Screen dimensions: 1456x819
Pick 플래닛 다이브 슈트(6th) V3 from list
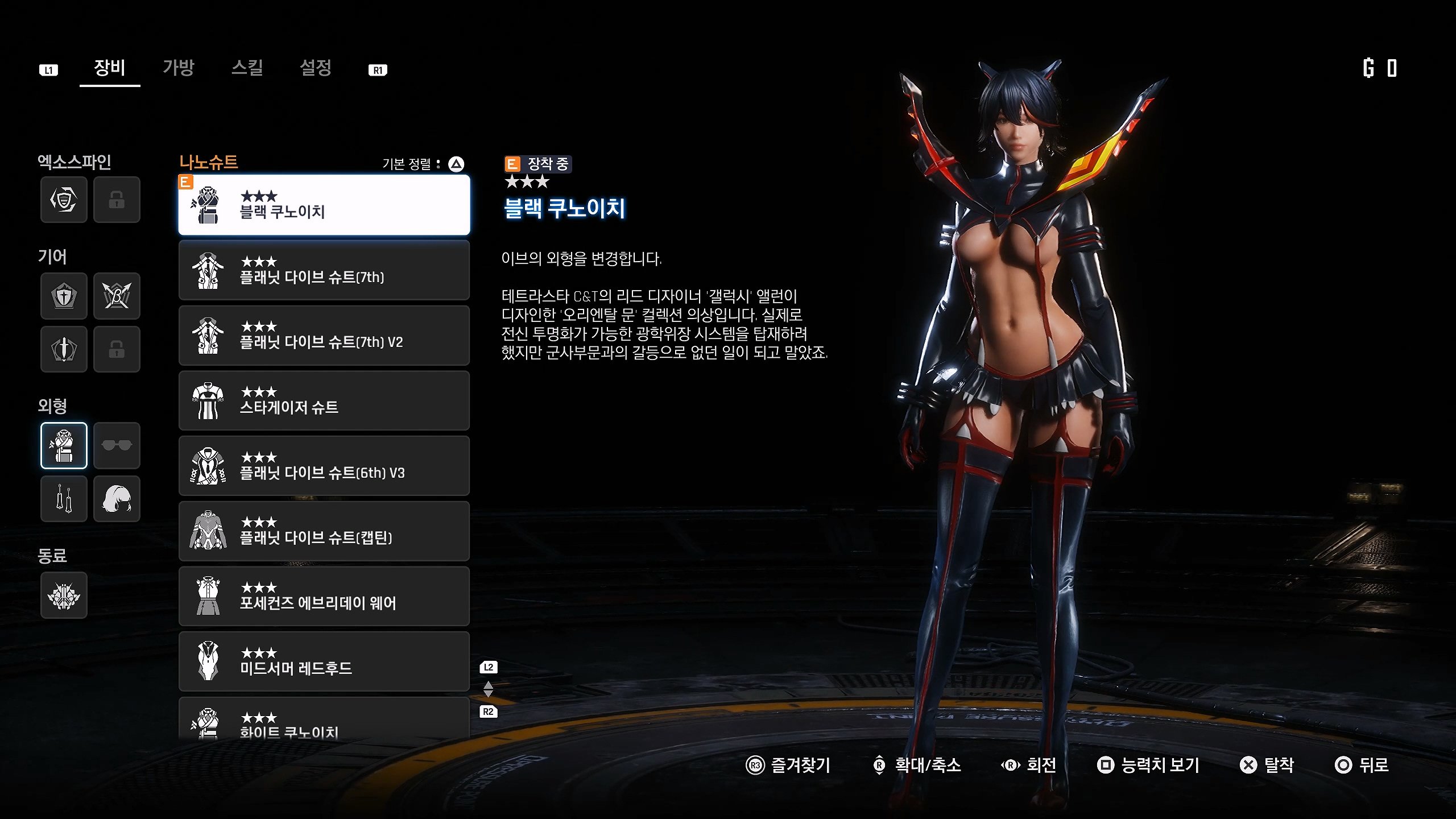pyautogui.click(x=324, y=466)
